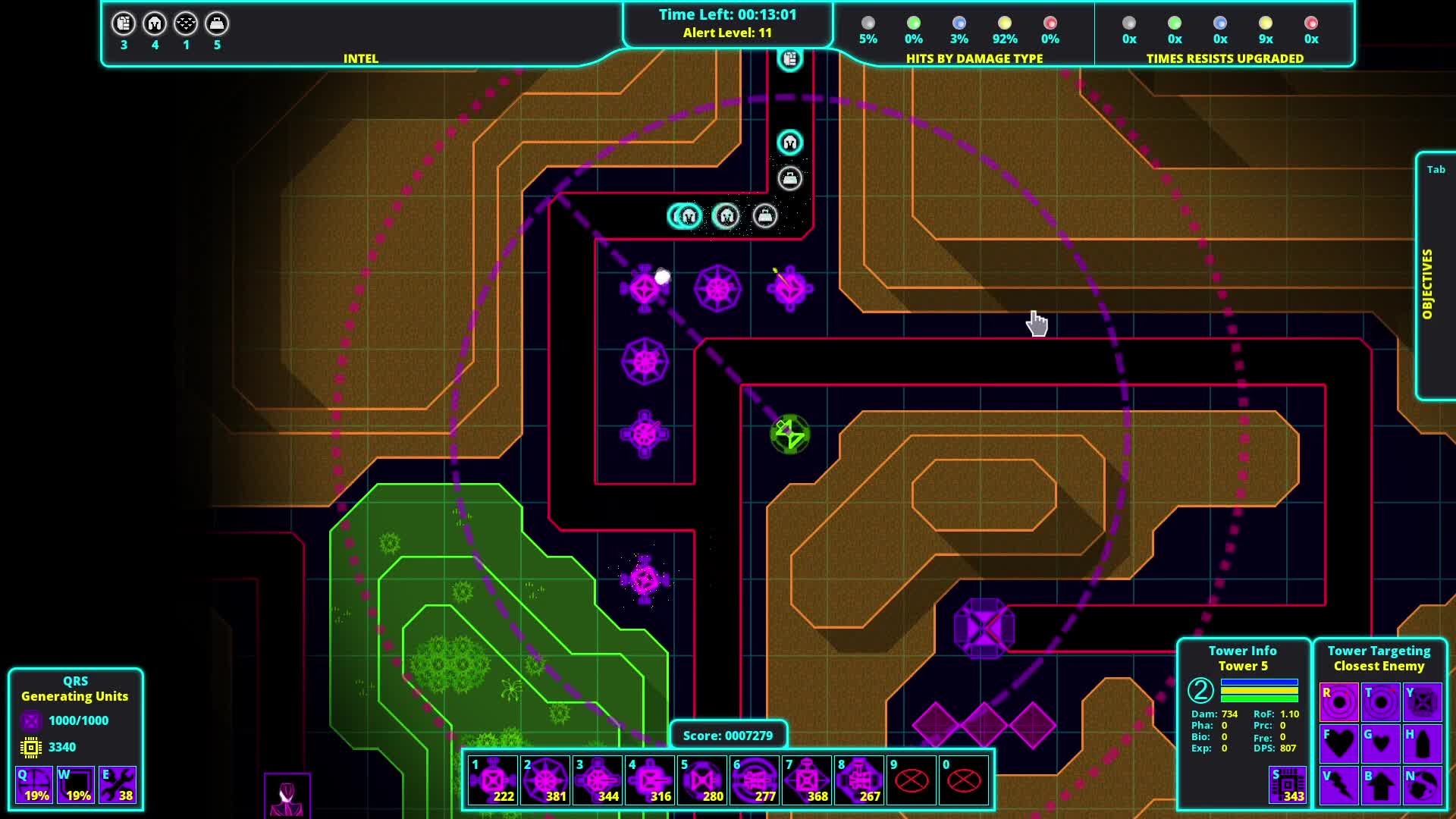Image resolution: width=1456 pixels, height=819 pixels.
Task: Click the bag intel icon numbered 5
Action: point(218,24)
